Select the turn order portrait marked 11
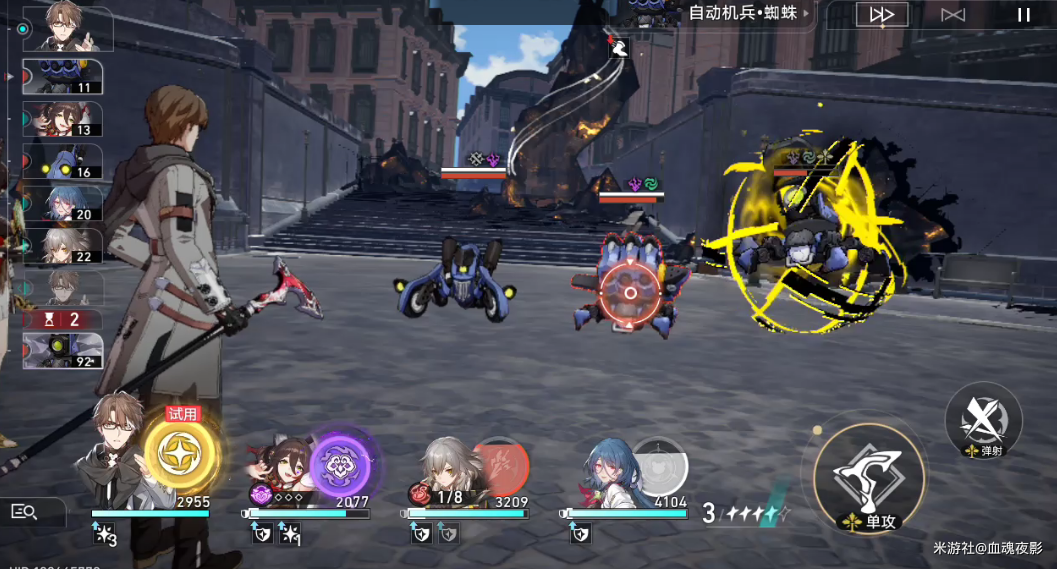Image resolution: width=1057 pixels, height=569 pixels. pos(62,77)
